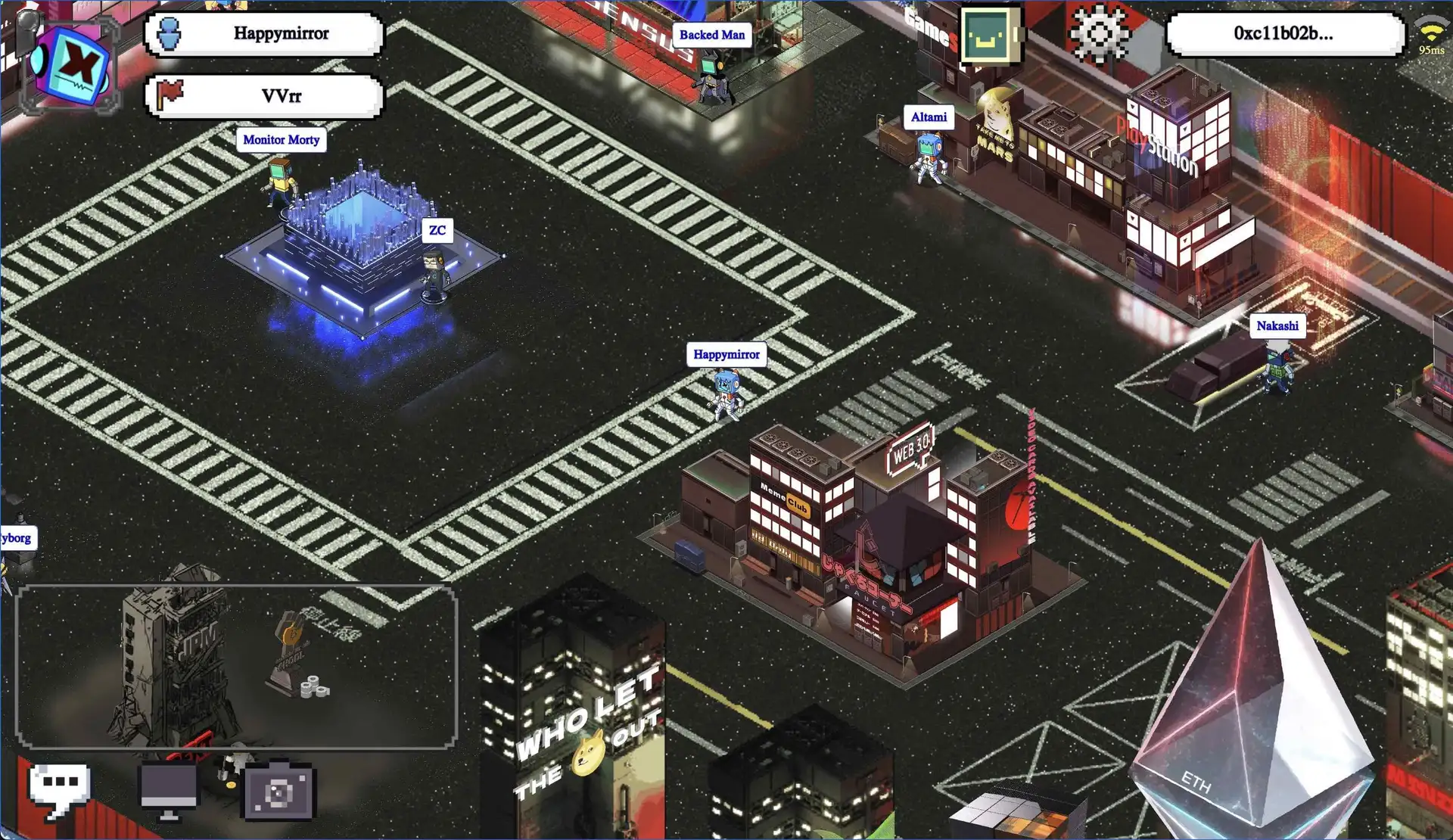Open the chat speech bubble
Screen dimensions: 1453x840
(60, 789)
